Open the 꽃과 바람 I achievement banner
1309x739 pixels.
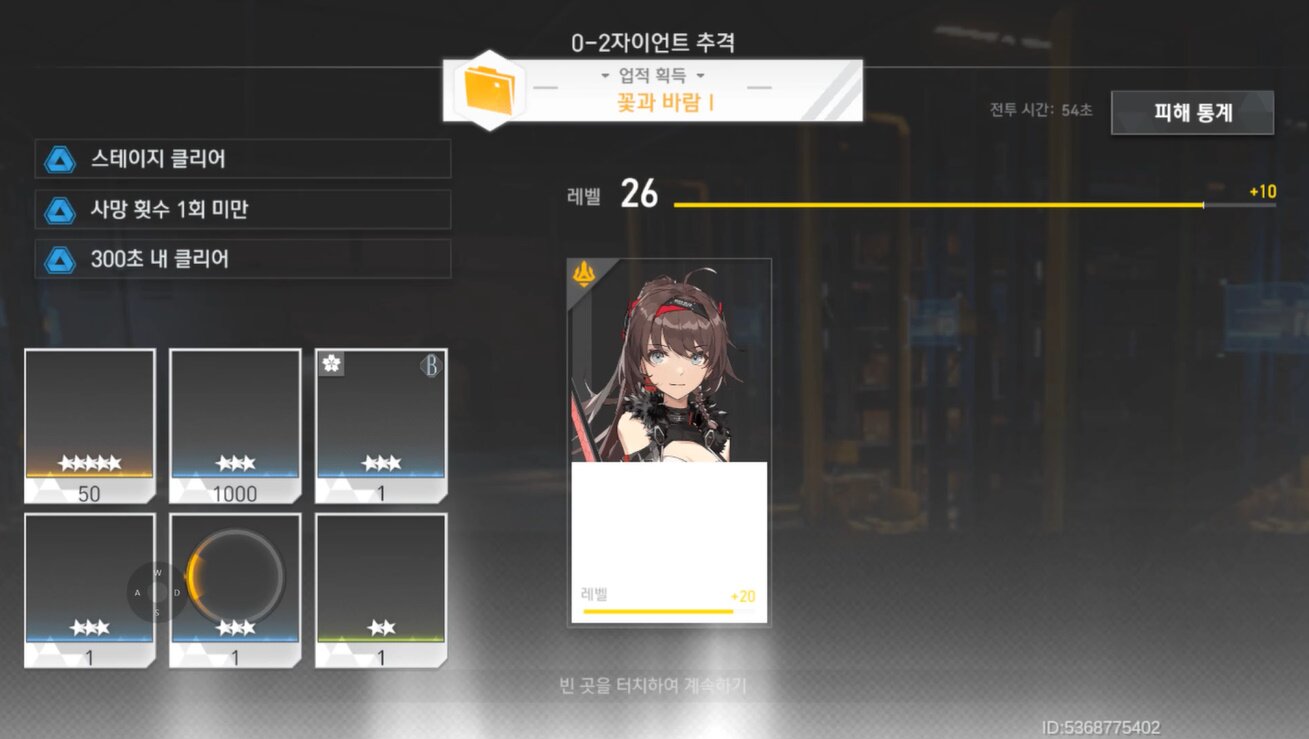point(653,91)
